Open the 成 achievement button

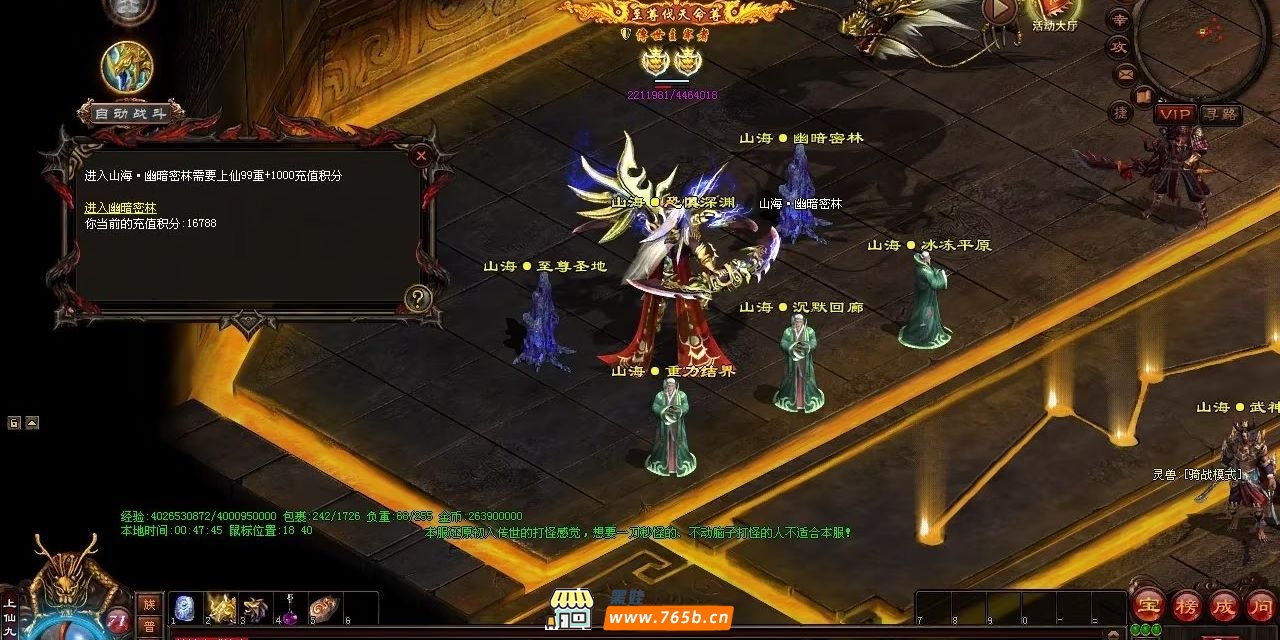(1224, 604)
